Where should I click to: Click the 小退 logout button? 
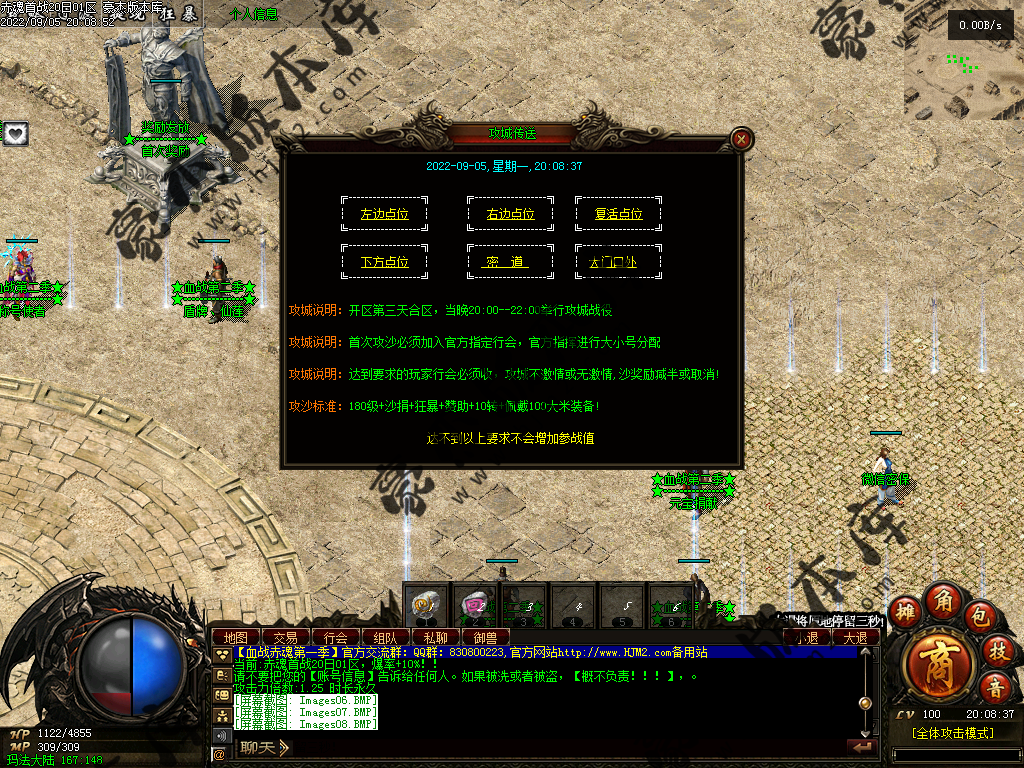[x=806, y=637]
